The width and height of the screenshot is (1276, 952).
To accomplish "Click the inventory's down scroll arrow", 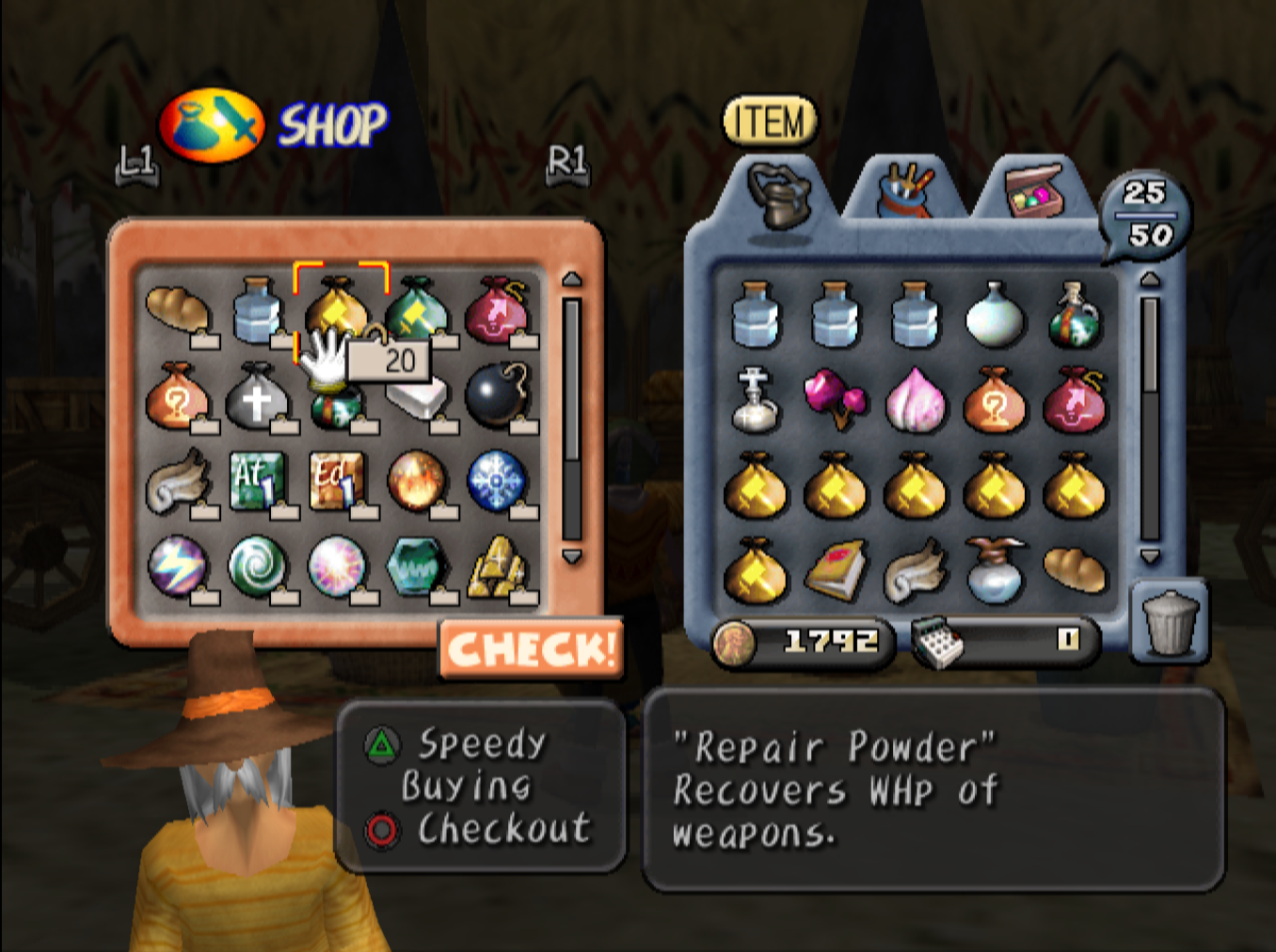I will [1150, 557].
